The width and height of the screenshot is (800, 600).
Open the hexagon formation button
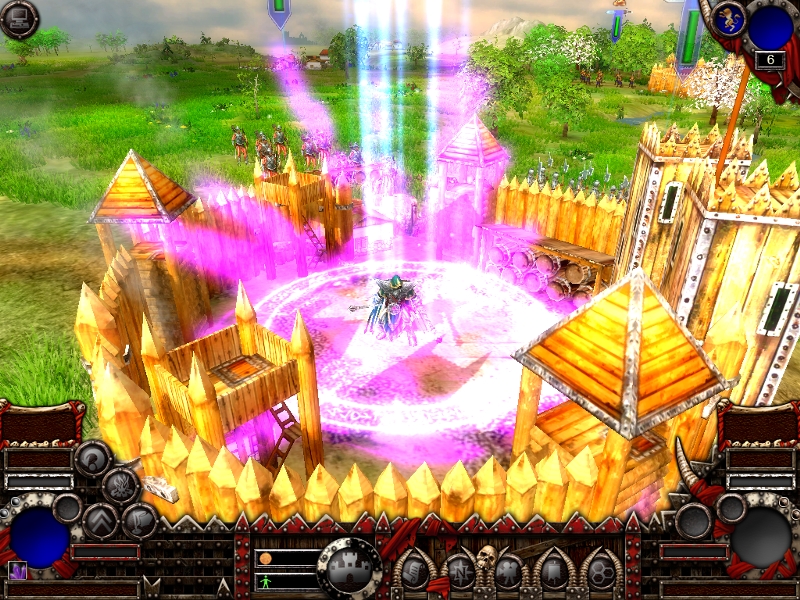coord(600,572)
